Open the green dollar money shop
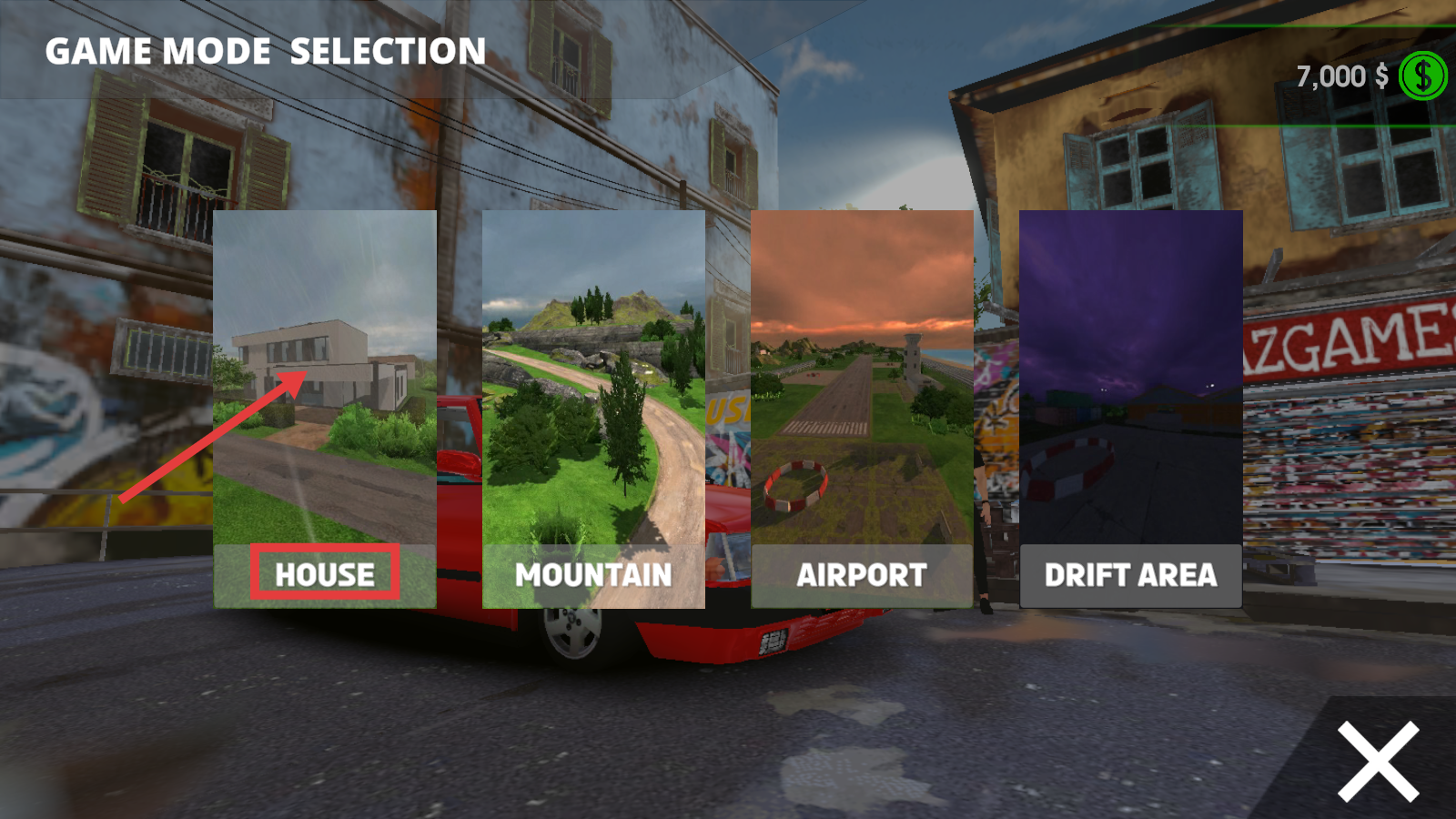 tap(1422, 76)
